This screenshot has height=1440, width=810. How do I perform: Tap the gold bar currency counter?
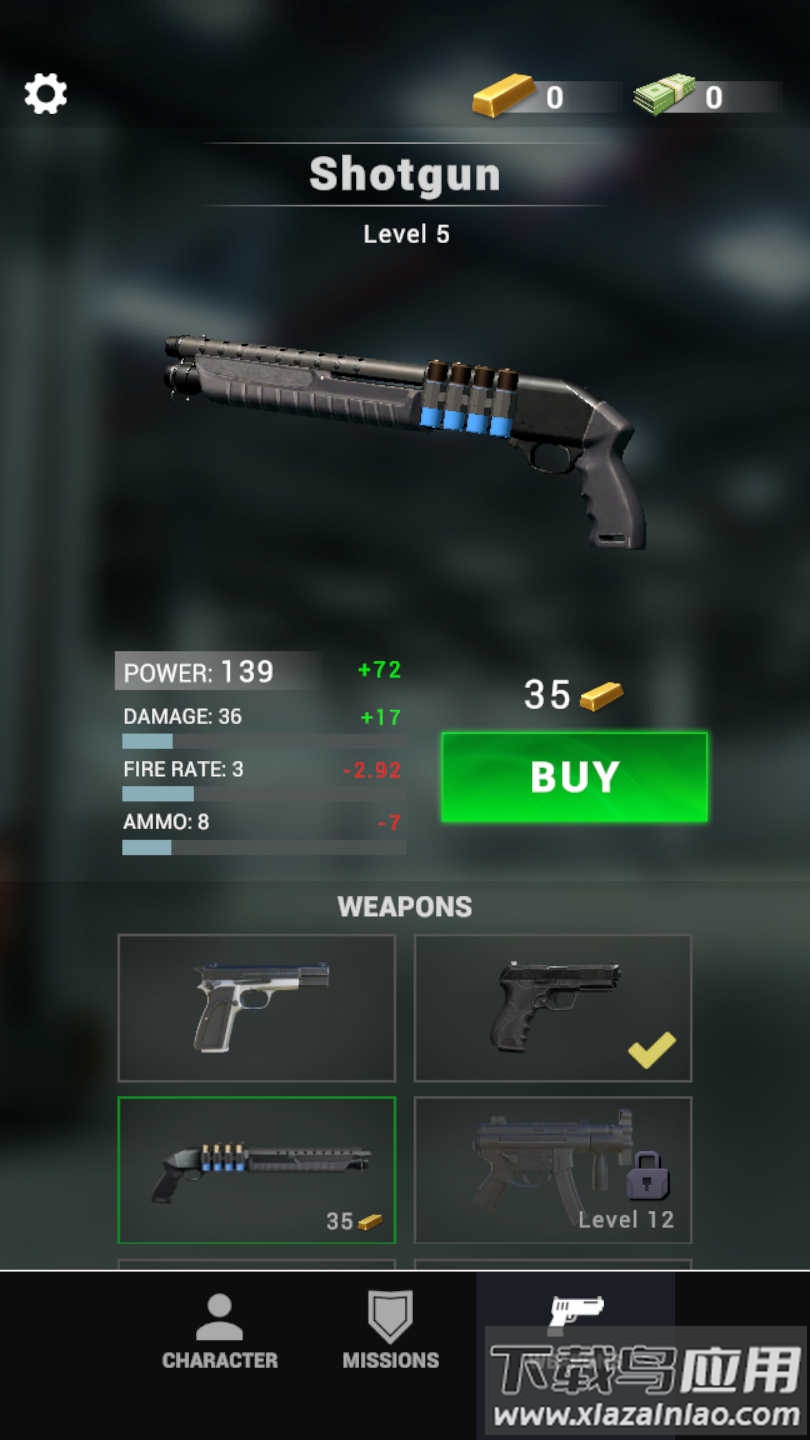[x=530, y=96]
